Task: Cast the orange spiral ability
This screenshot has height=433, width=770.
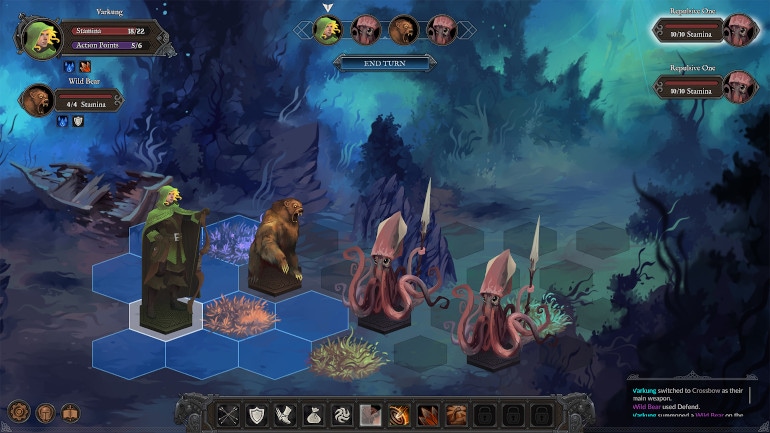Action: pyautogui.click(x=399, y=414)
